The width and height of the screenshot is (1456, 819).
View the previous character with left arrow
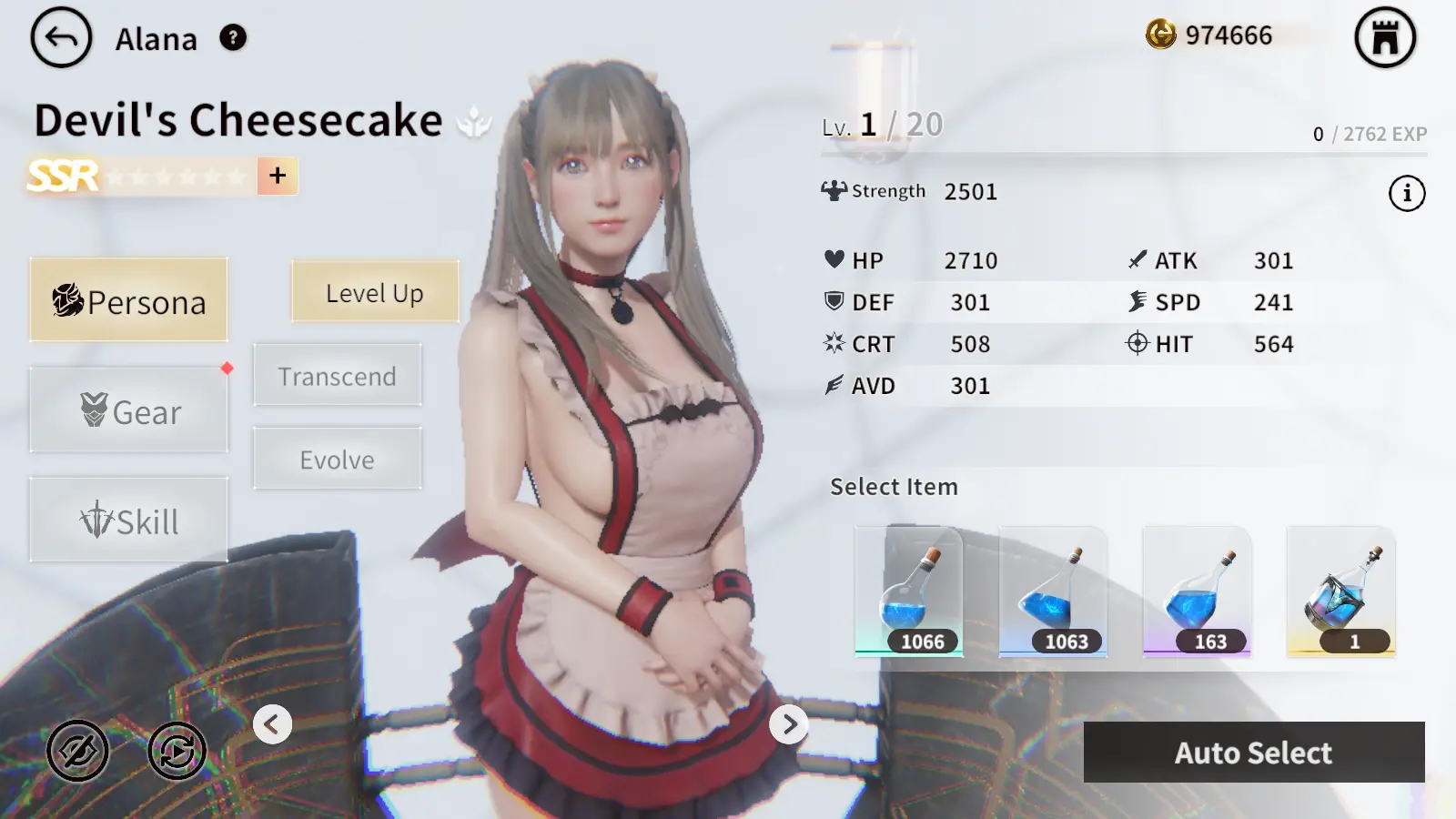click(272, 724)
